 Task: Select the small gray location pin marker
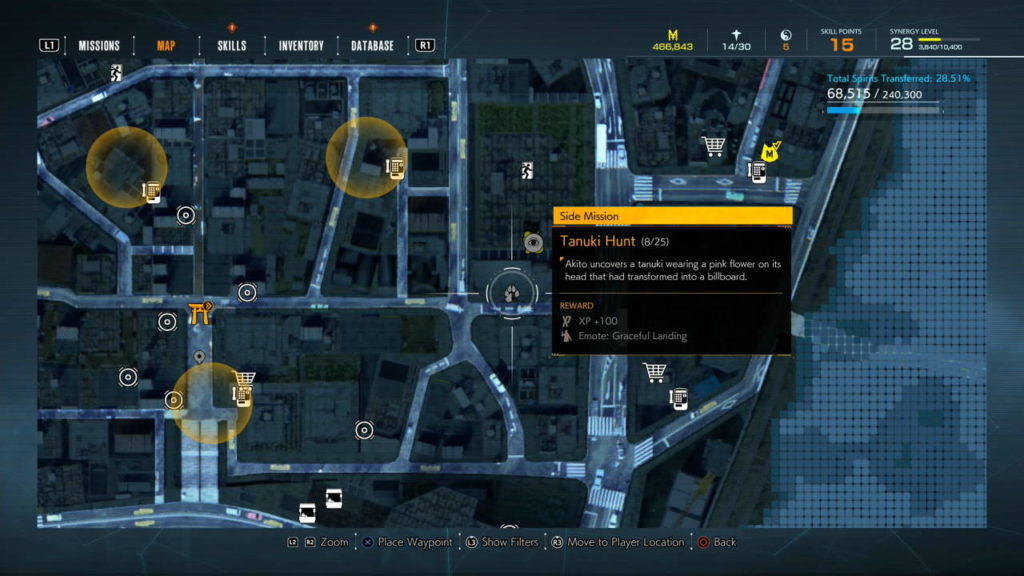click(x=200, y=357)
